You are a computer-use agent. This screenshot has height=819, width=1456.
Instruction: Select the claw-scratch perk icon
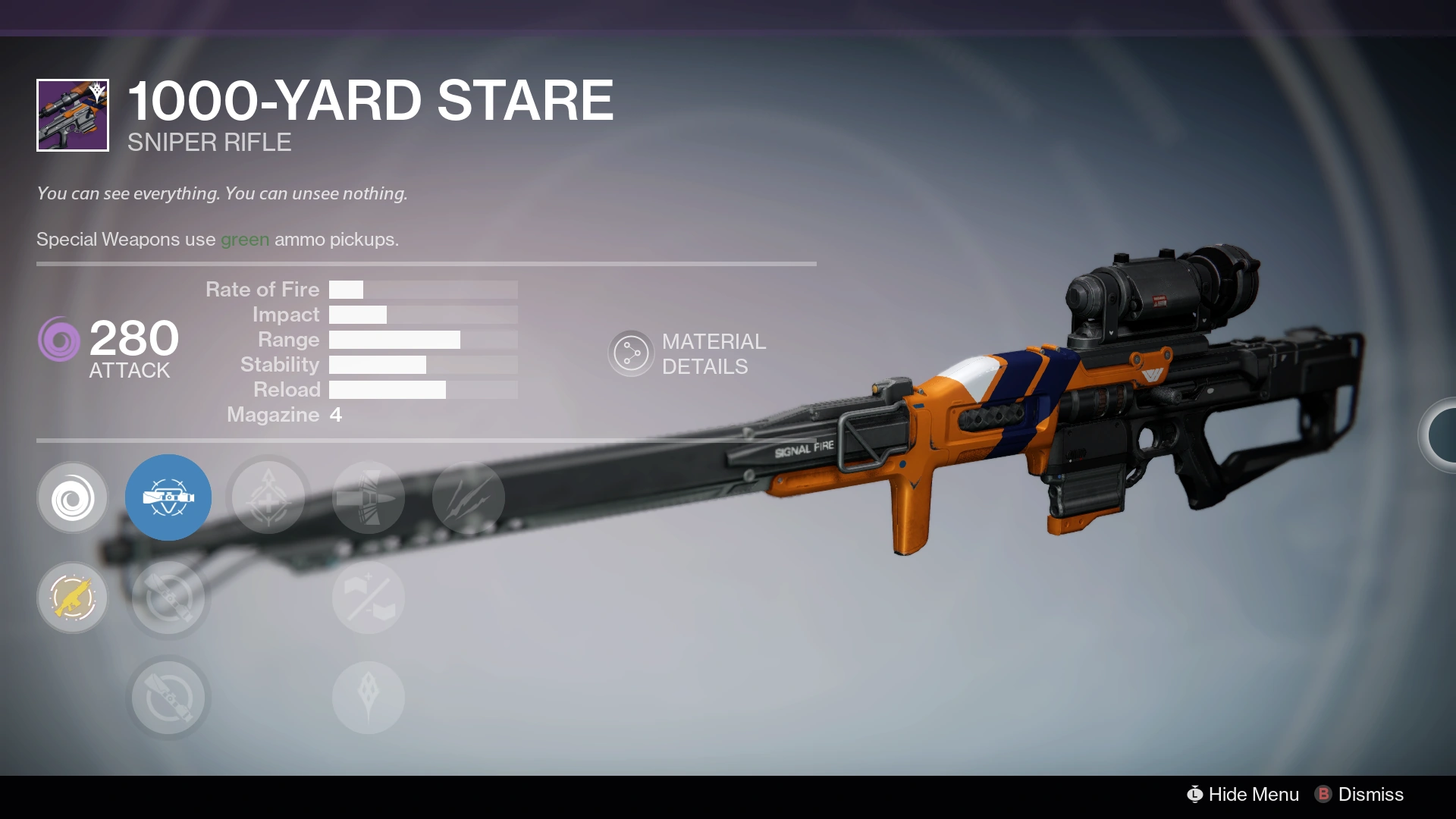point(469,498)
